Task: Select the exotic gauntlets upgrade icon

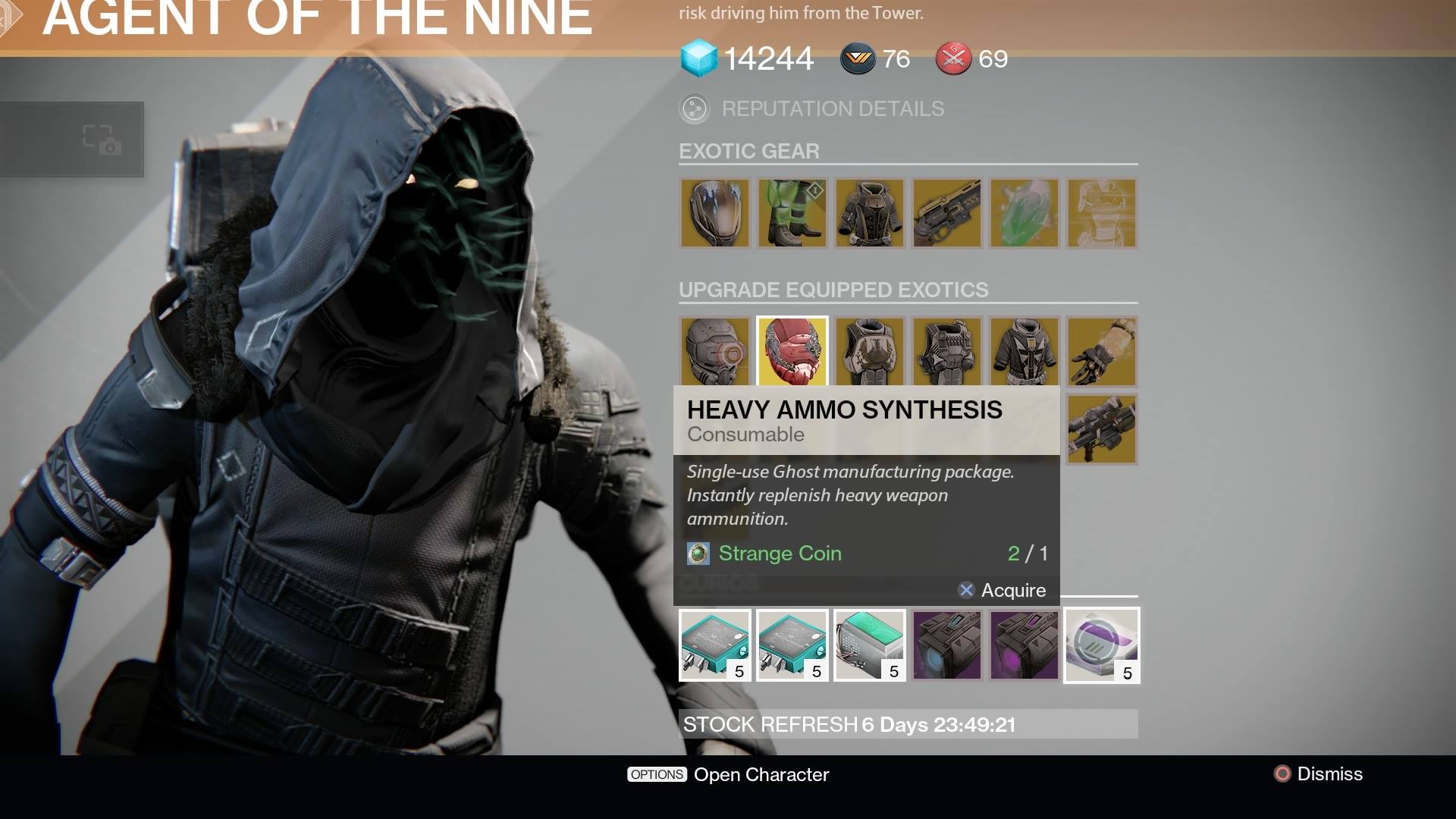Action: point(1101,352)
